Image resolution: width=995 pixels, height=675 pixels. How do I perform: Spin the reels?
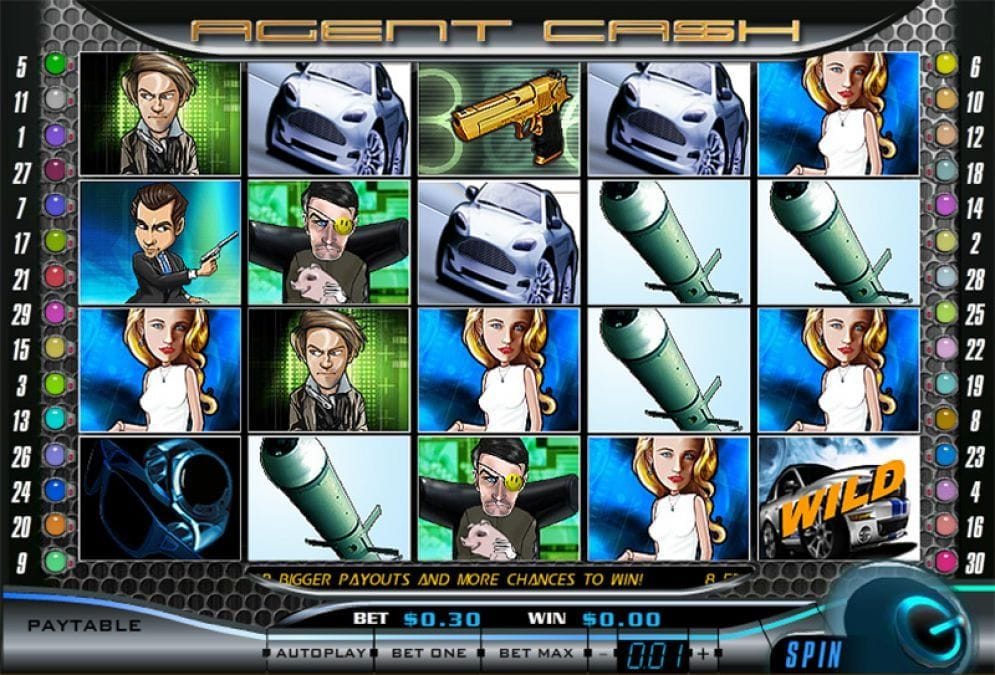807,657
